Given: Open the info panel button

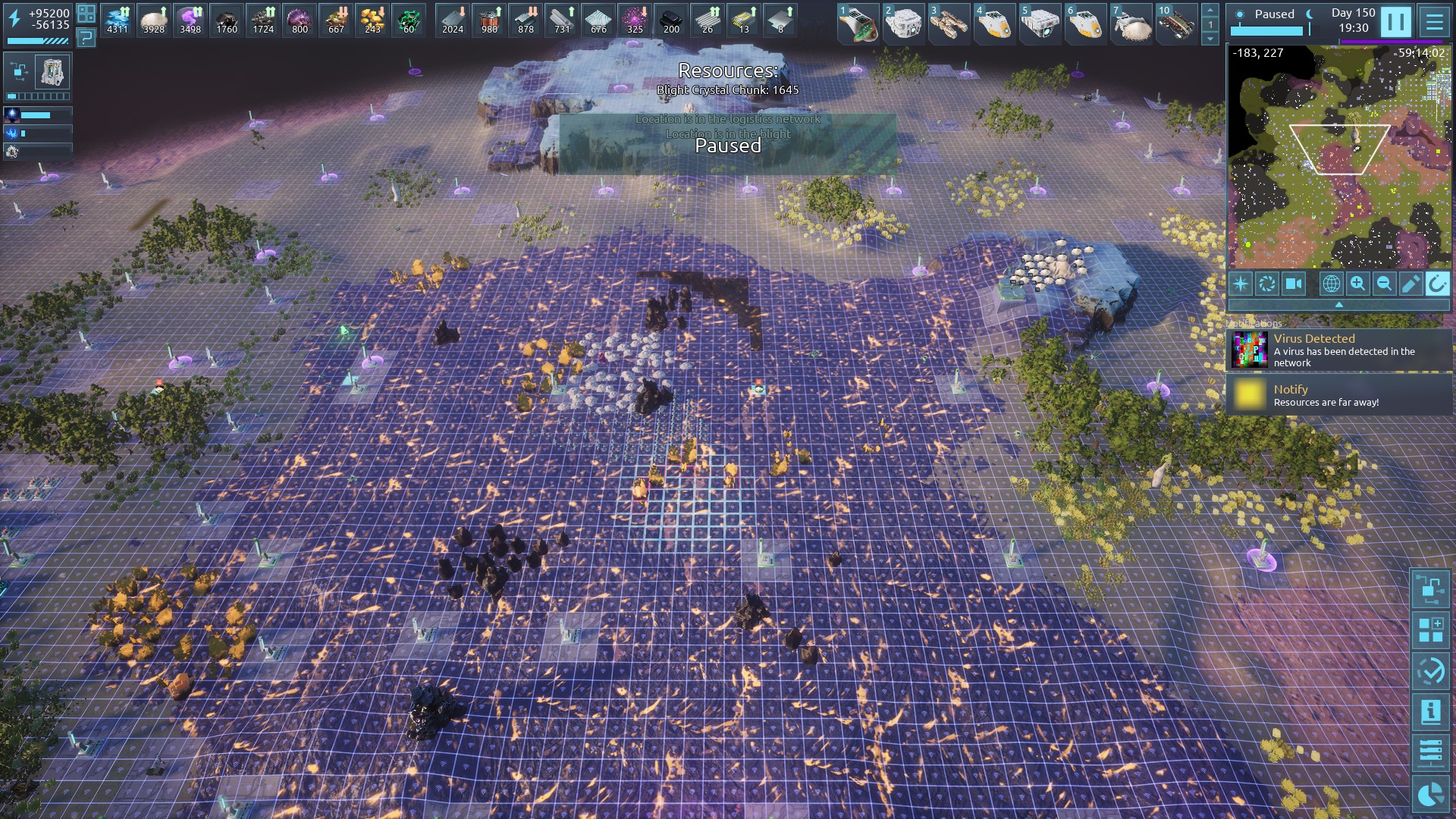Looking at the screenshot, I should coord(1430,711).
